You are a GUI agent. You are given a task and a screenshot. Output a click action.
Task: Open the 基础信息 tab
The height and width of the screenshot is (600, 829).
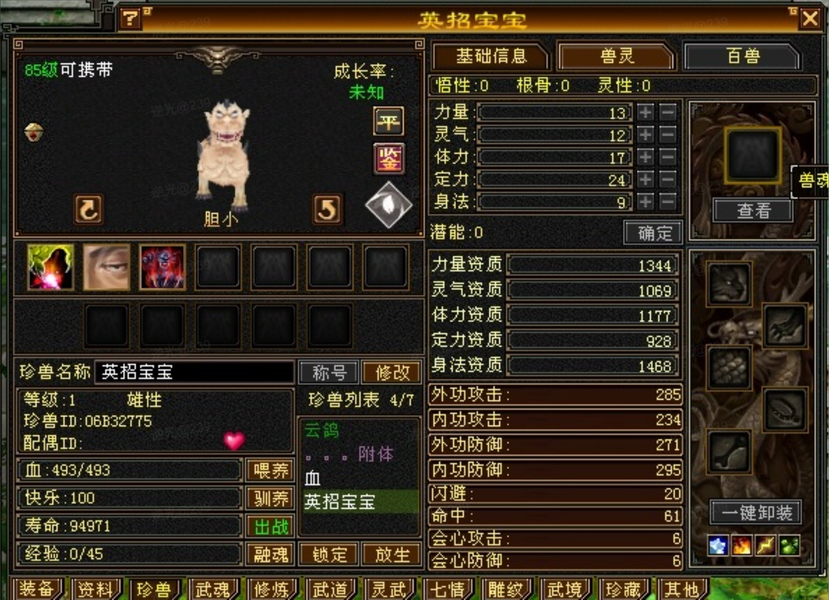pyautogui.click(x=488, y=56)
